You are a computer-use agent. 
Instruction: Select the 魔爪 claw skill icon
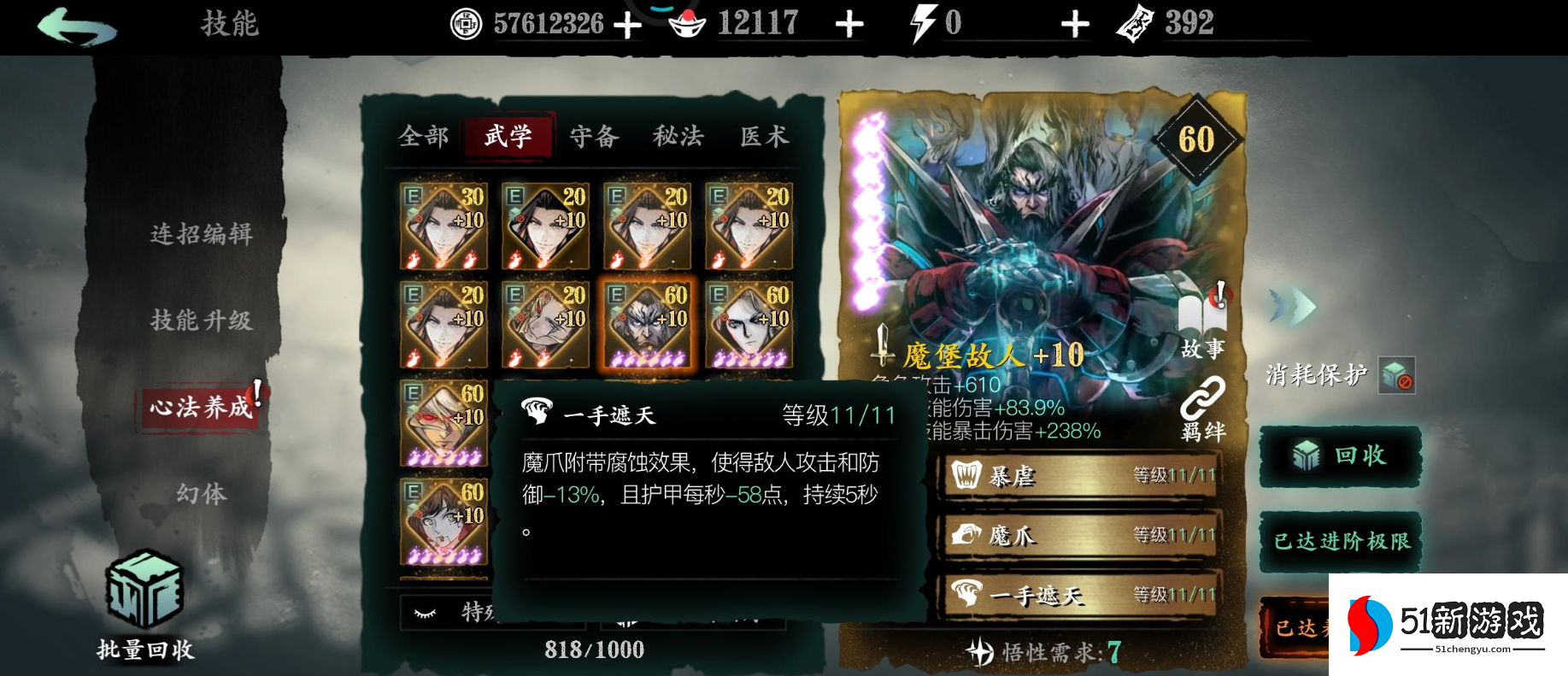pos(968,536)
